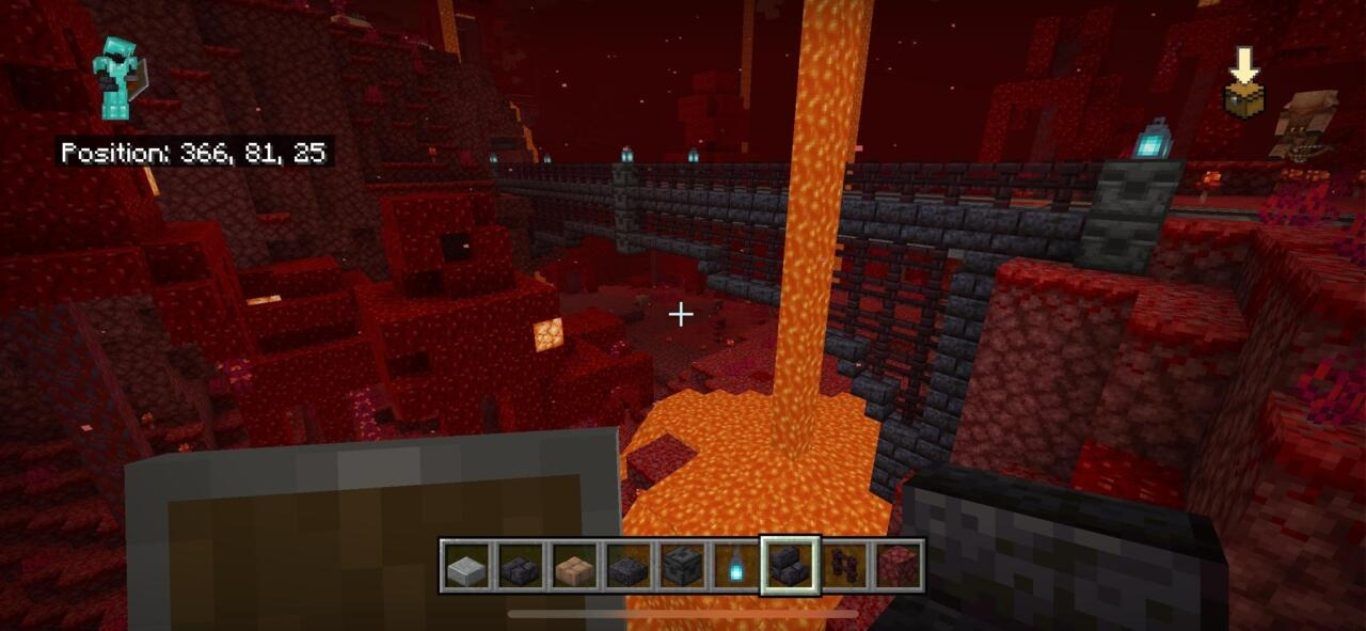Select the highlighted blackstone brick stairs slot

click(x=790, y=566)
